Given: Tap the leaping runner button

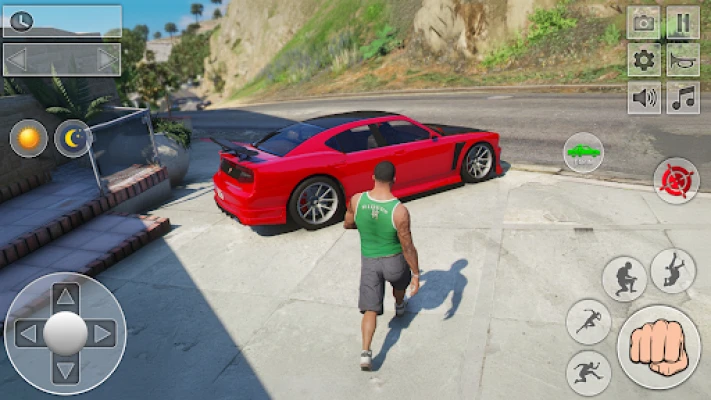Looking at the screenshot, I should tap(588, 372).
